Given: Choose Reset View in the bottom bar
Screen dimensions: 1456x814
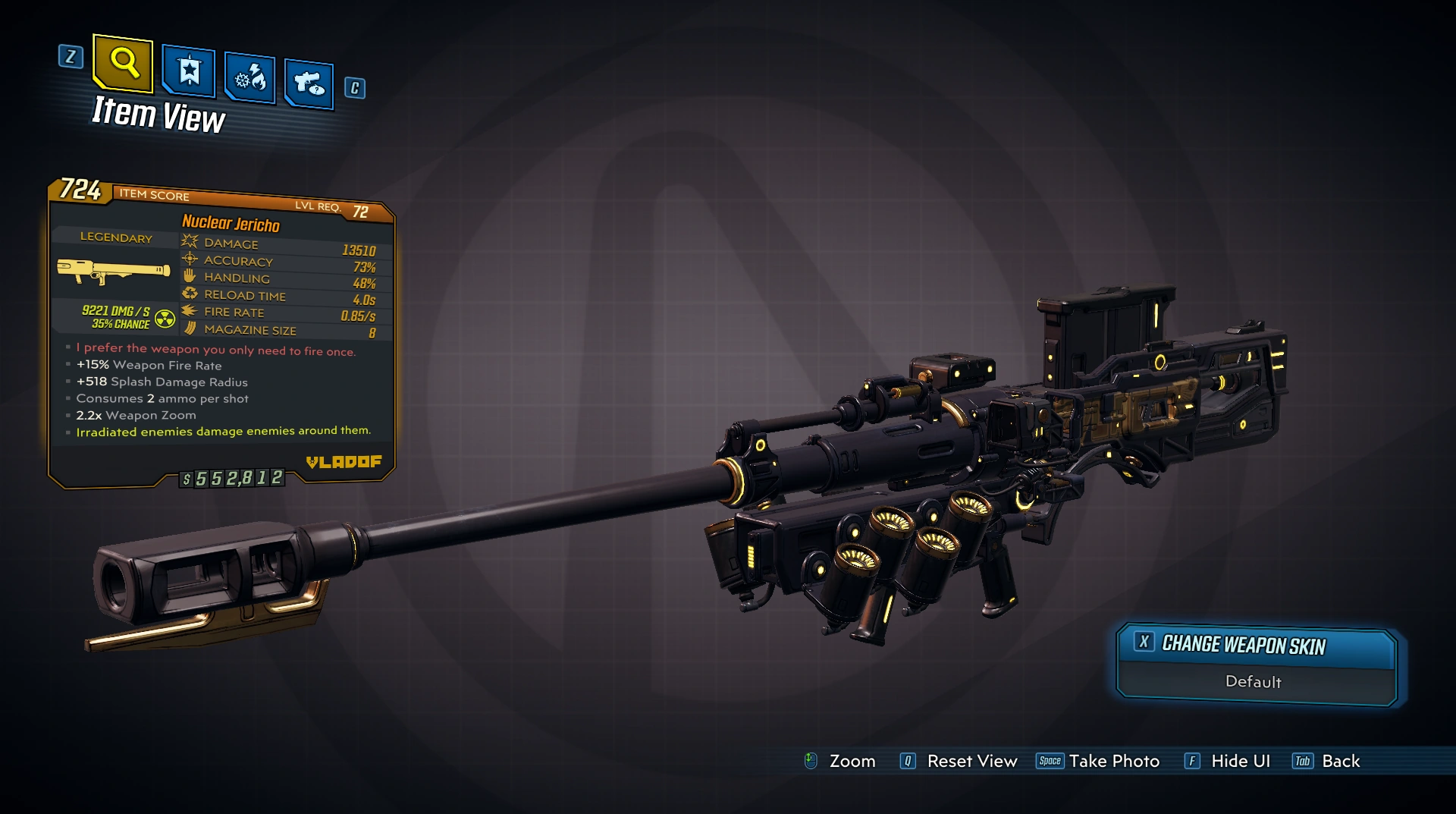Looking at the screenshot, I should point(959,761).
